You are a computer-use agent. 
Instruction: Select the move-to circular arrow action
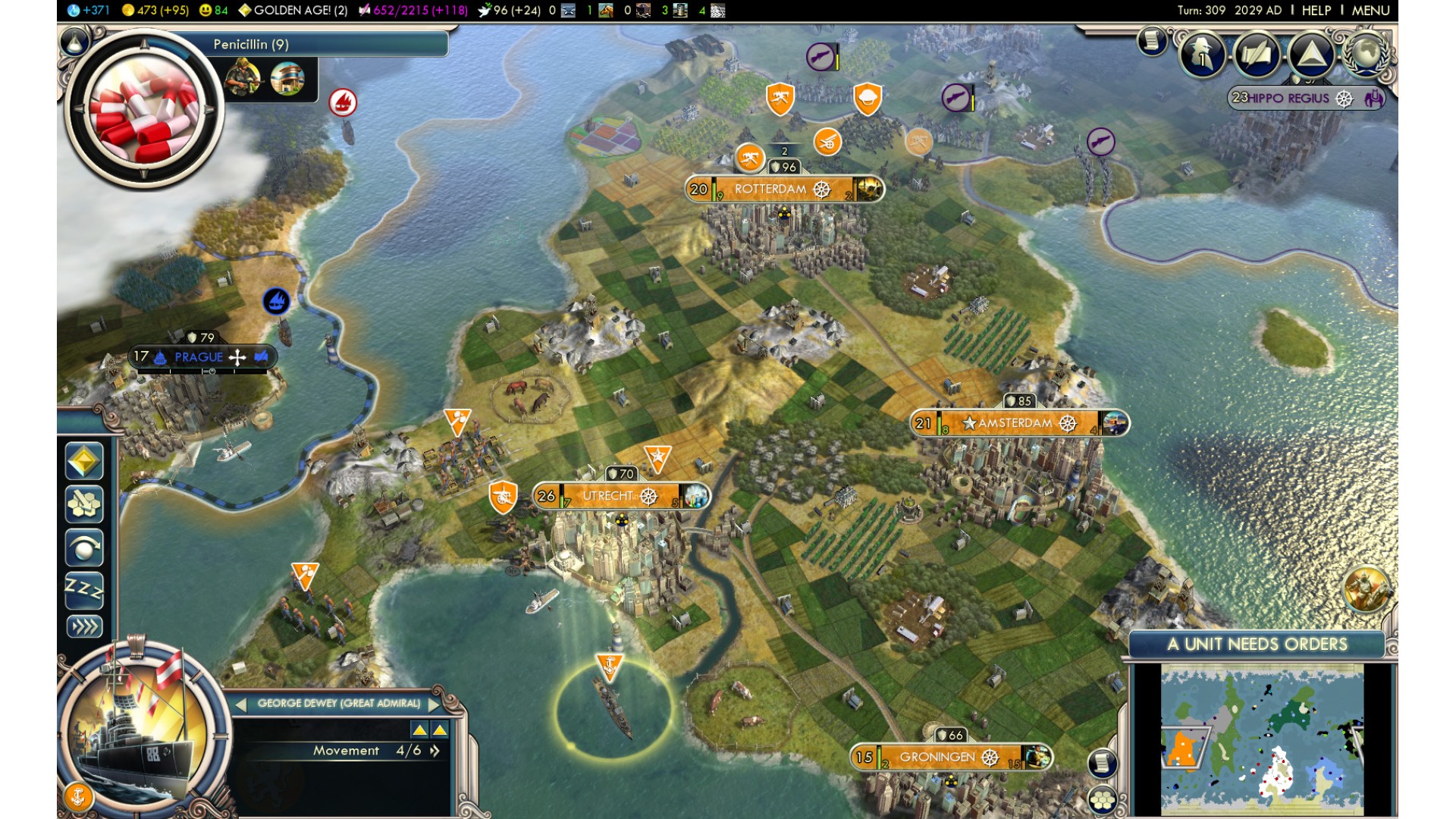point(84,548)
